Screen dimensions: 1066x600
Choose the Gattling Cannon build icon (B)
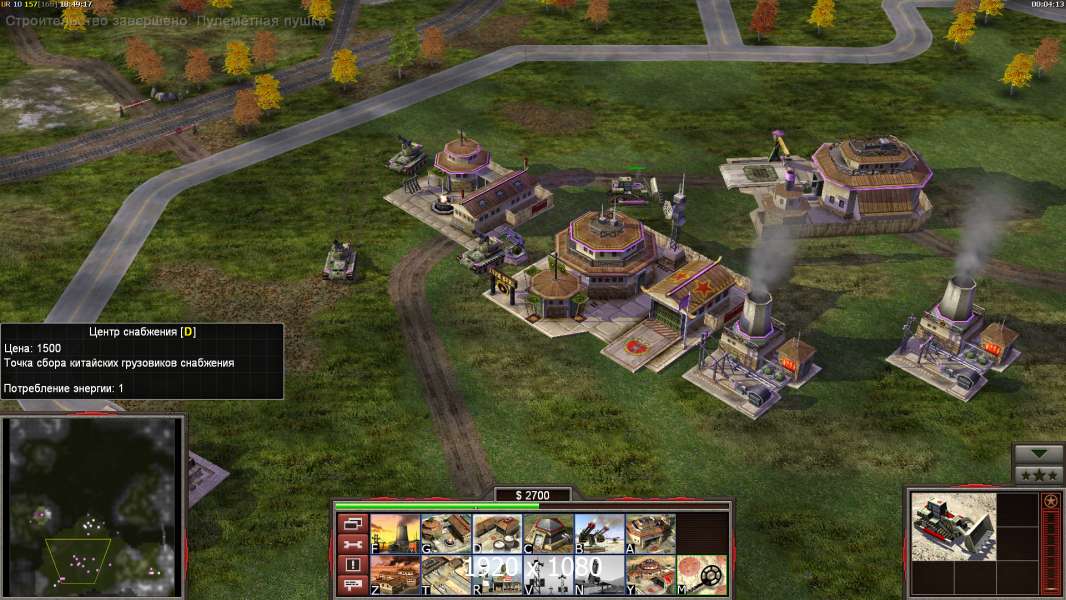[x=599, y=533]
